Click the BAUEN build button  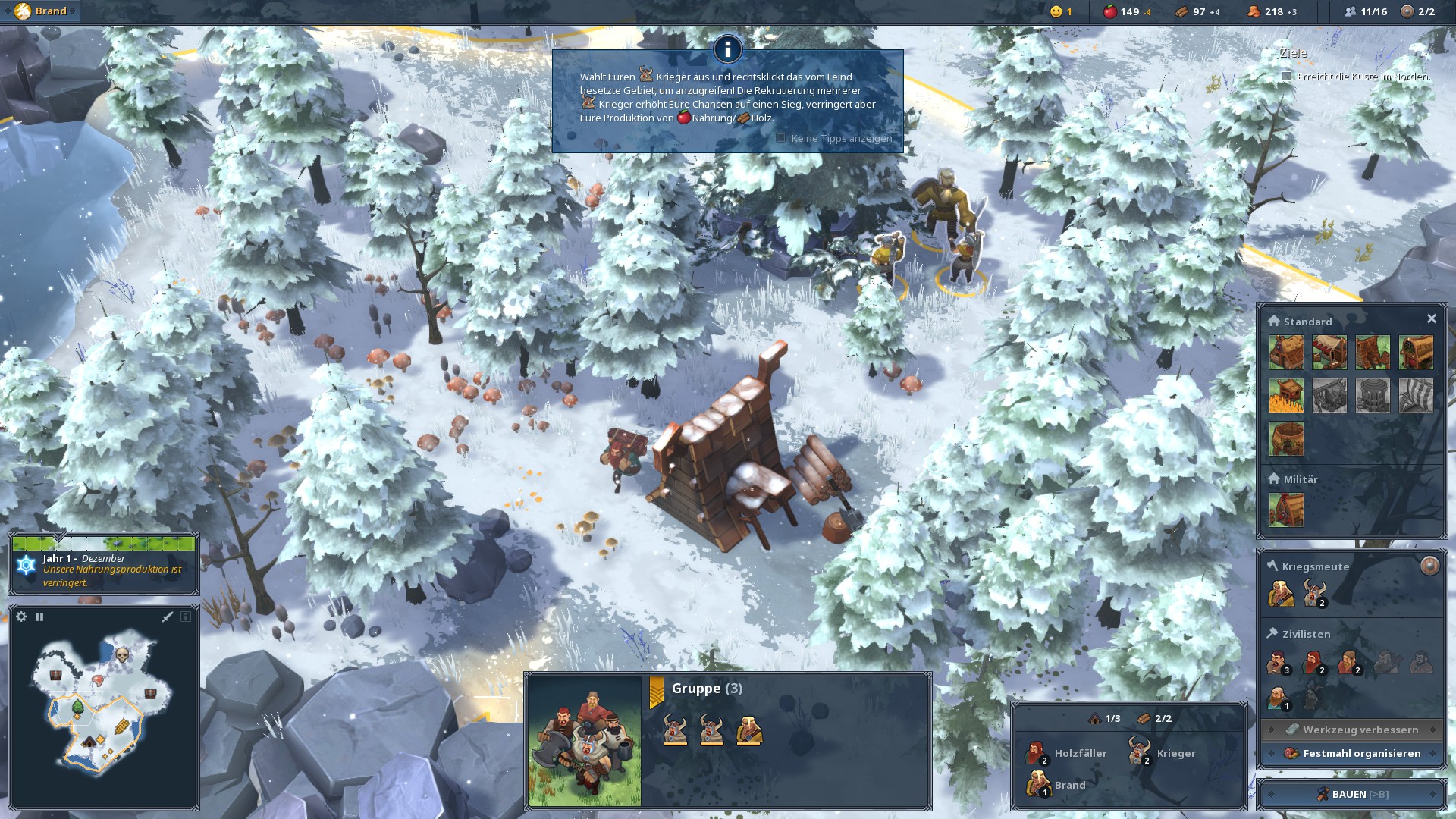(1351, 794)
